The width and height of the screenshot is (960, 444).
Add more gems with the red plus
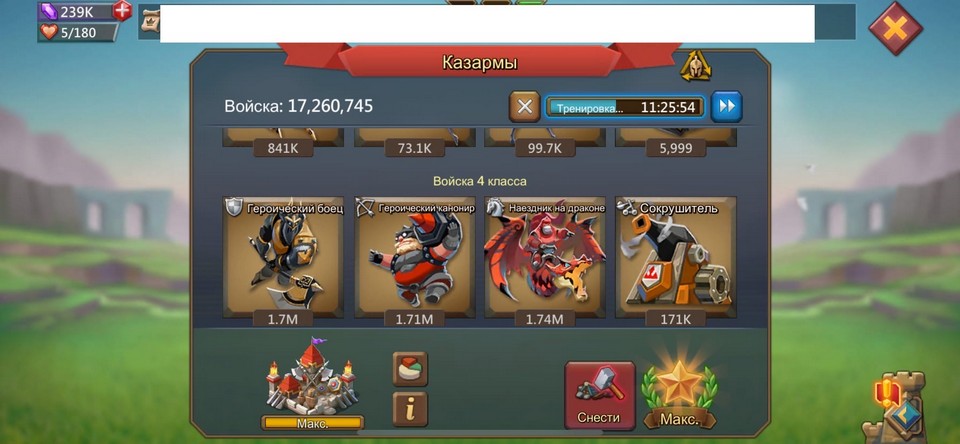[122, 11]
